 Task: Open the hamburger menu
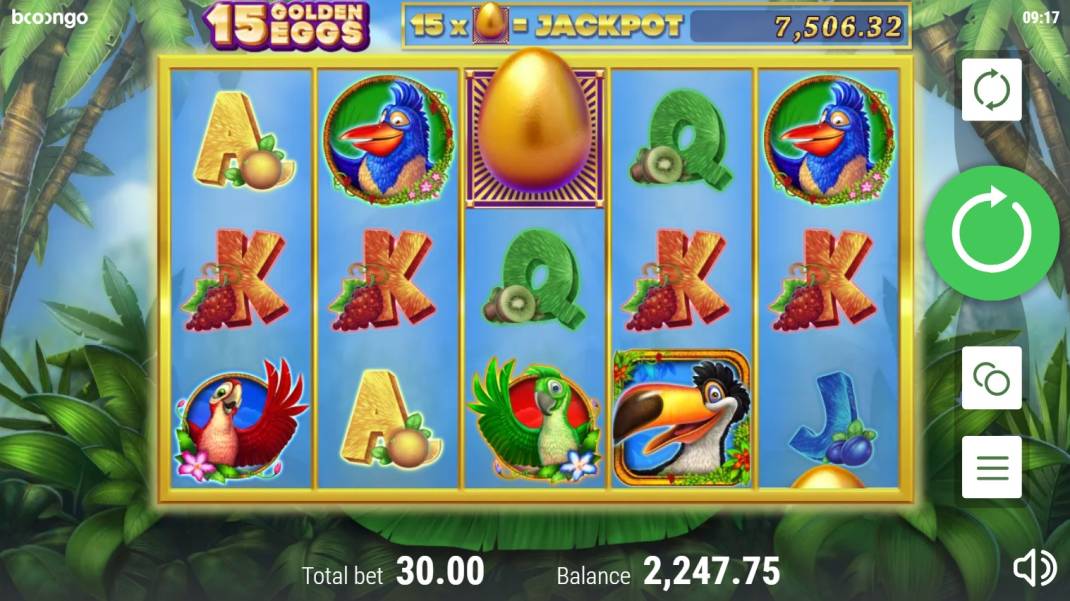(x=991, y=467)
